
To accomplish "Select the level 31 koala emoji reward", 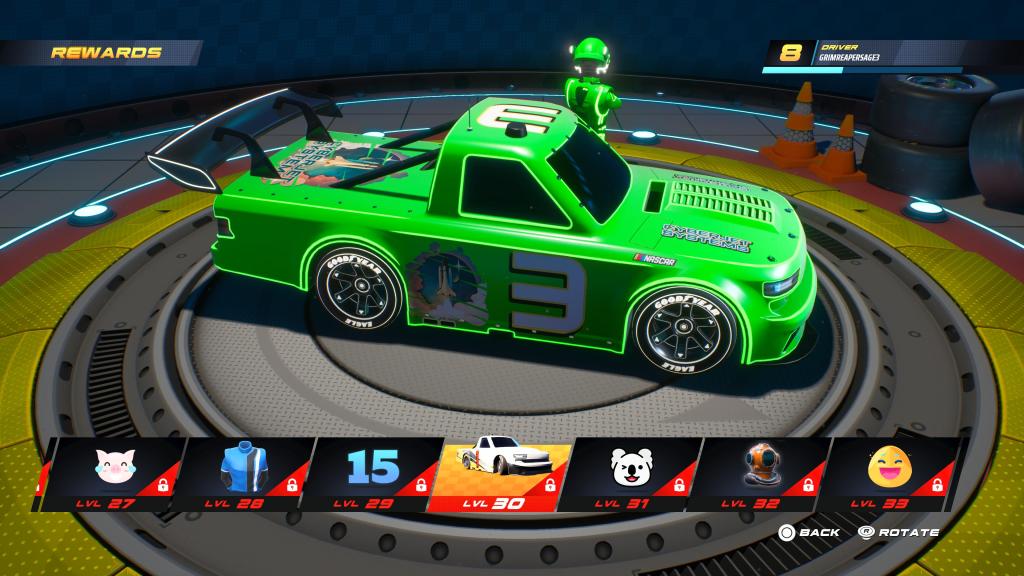I will tap(632, 473).
